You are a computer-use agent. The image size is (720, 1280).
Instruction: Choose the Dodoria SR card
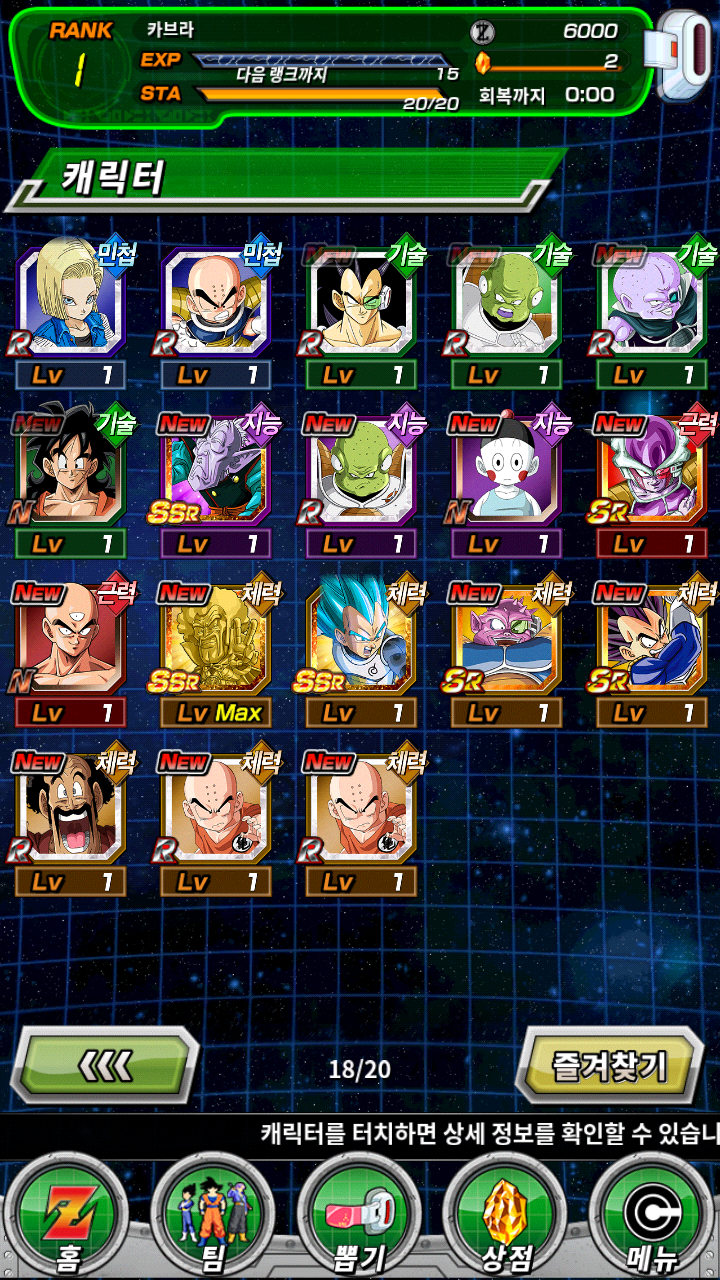coord(506,642)
